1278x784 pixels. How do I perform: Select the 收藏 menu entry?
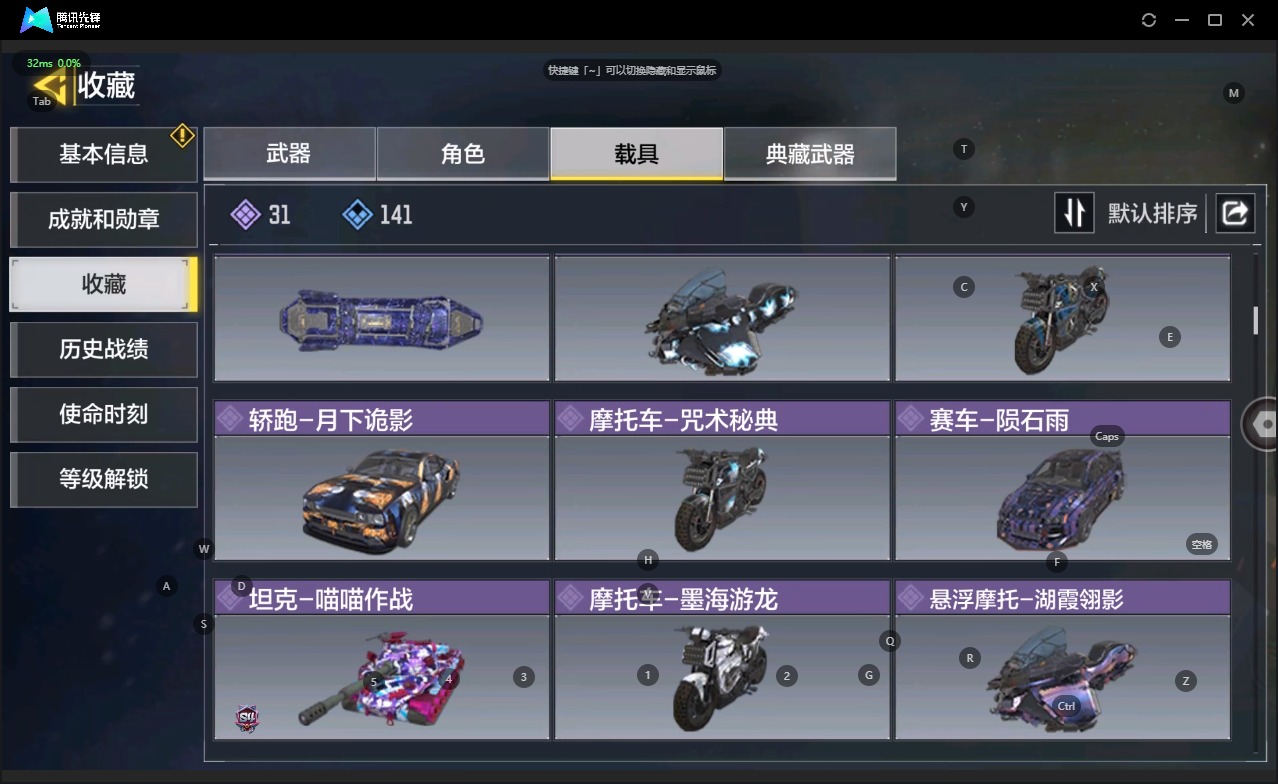pyautogui.click(x=103, y=284)
